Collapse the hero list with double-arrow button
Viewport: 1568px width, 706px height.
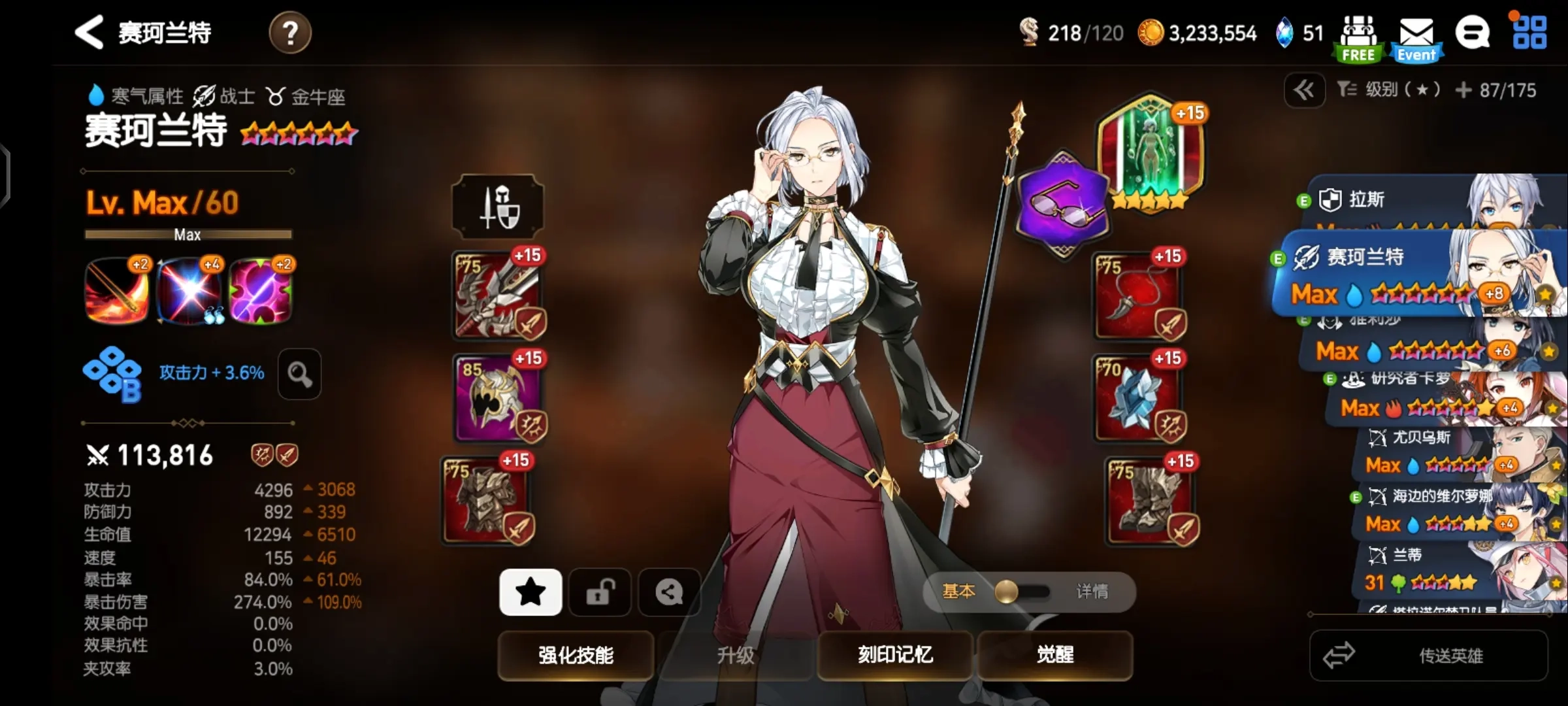click(1305, 90)
